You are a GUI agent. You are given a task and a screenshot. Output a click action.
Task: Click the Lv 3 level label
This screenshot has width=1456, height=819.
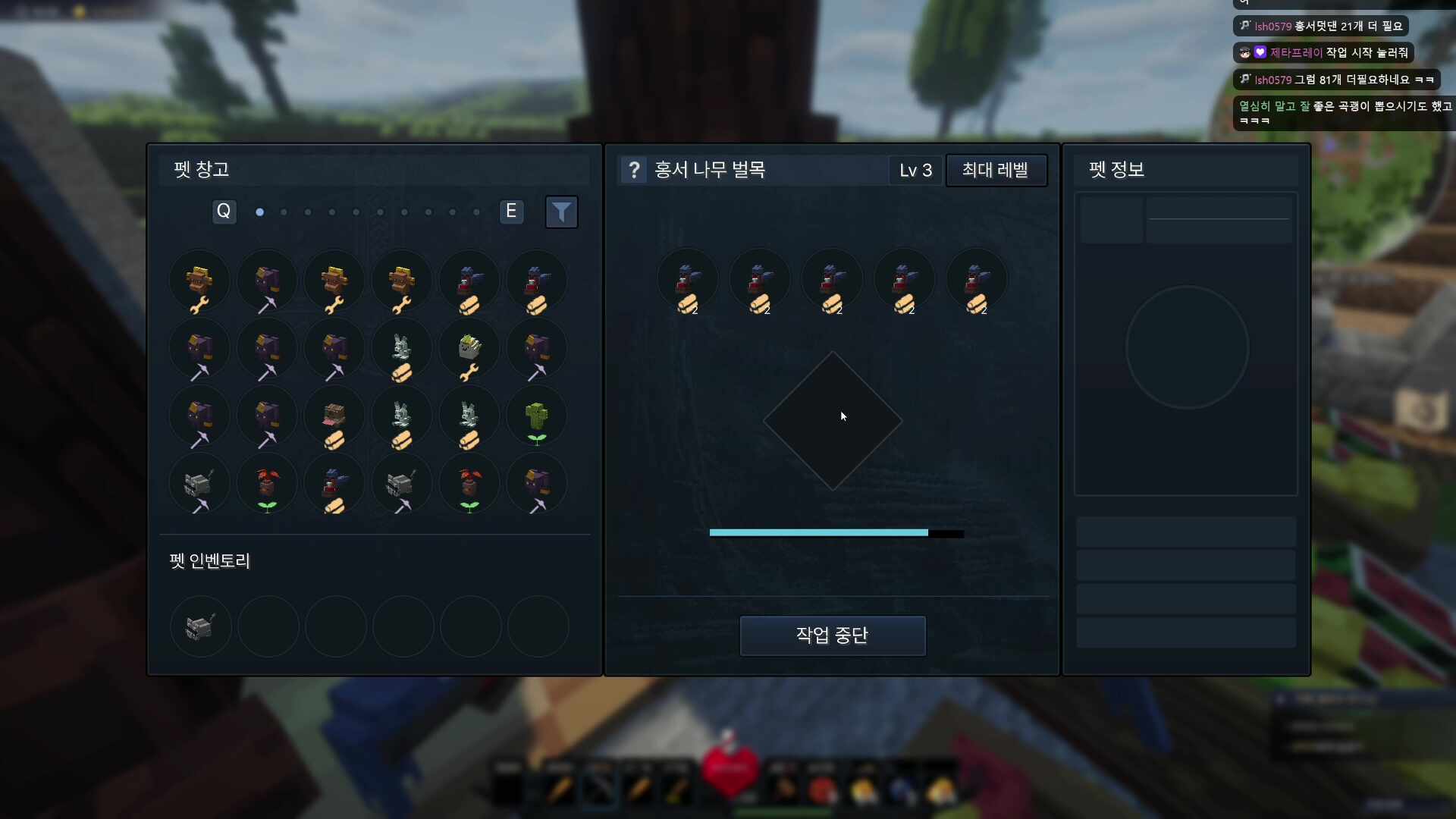click(915, 170)
